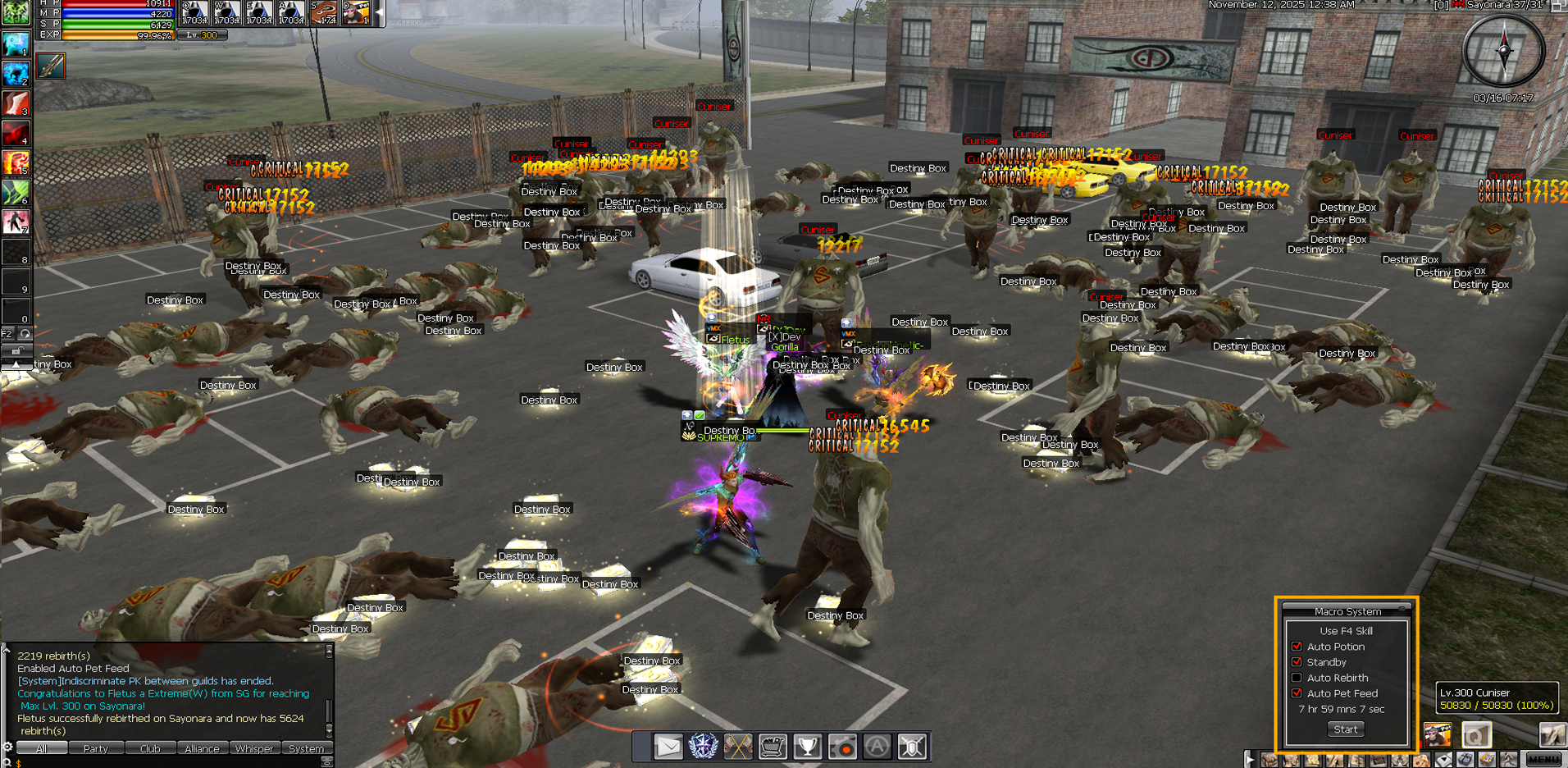Toggle the Auto Potion checkbox
Screen dimensions: 1568x768
pos(1297,647)
